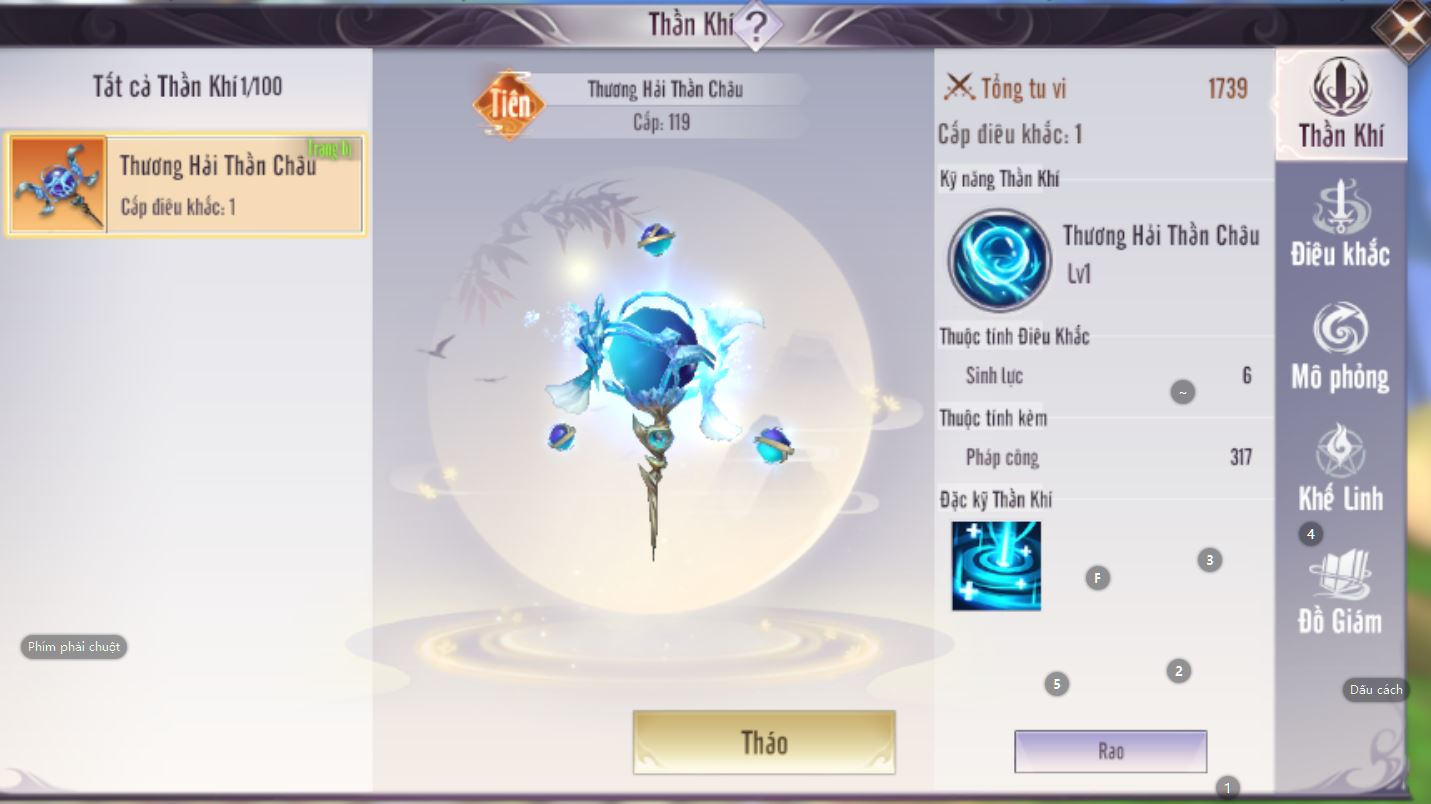Click the crossed-swords icon beside Tổng tu vi
The height and width of the screenshot is (804, 1431).
coord(961,88)
